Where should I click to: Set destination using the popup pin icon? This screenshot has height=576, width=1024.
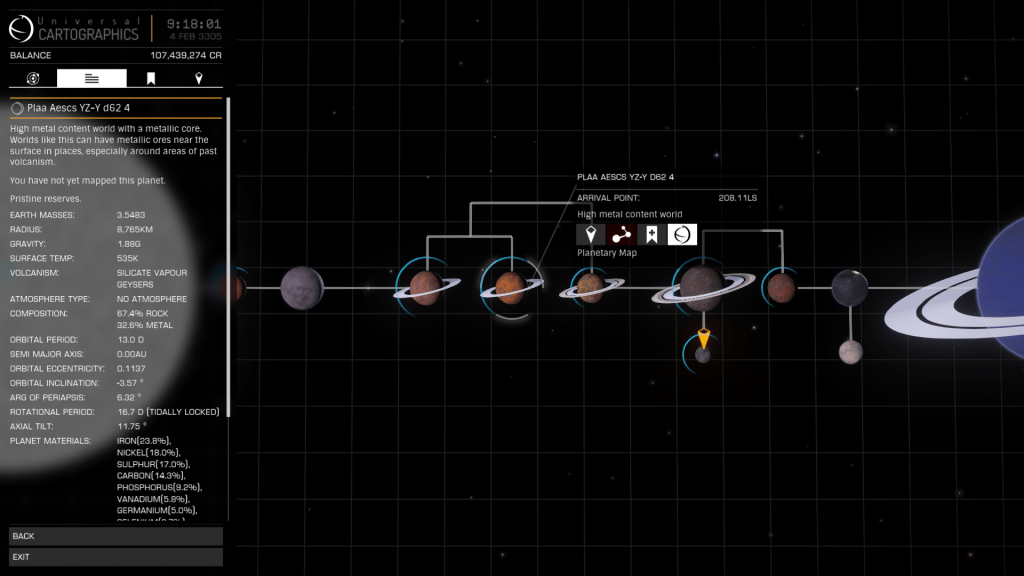point(591,234)
